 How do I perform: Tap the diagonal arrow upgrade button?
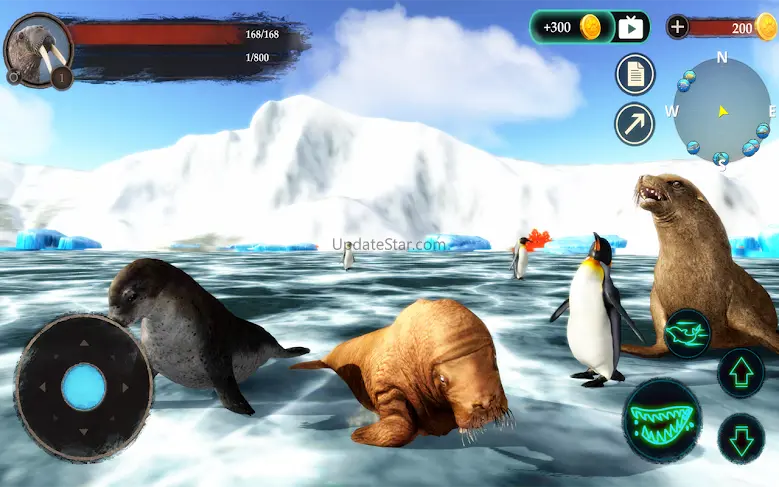[x=634, y=124]
